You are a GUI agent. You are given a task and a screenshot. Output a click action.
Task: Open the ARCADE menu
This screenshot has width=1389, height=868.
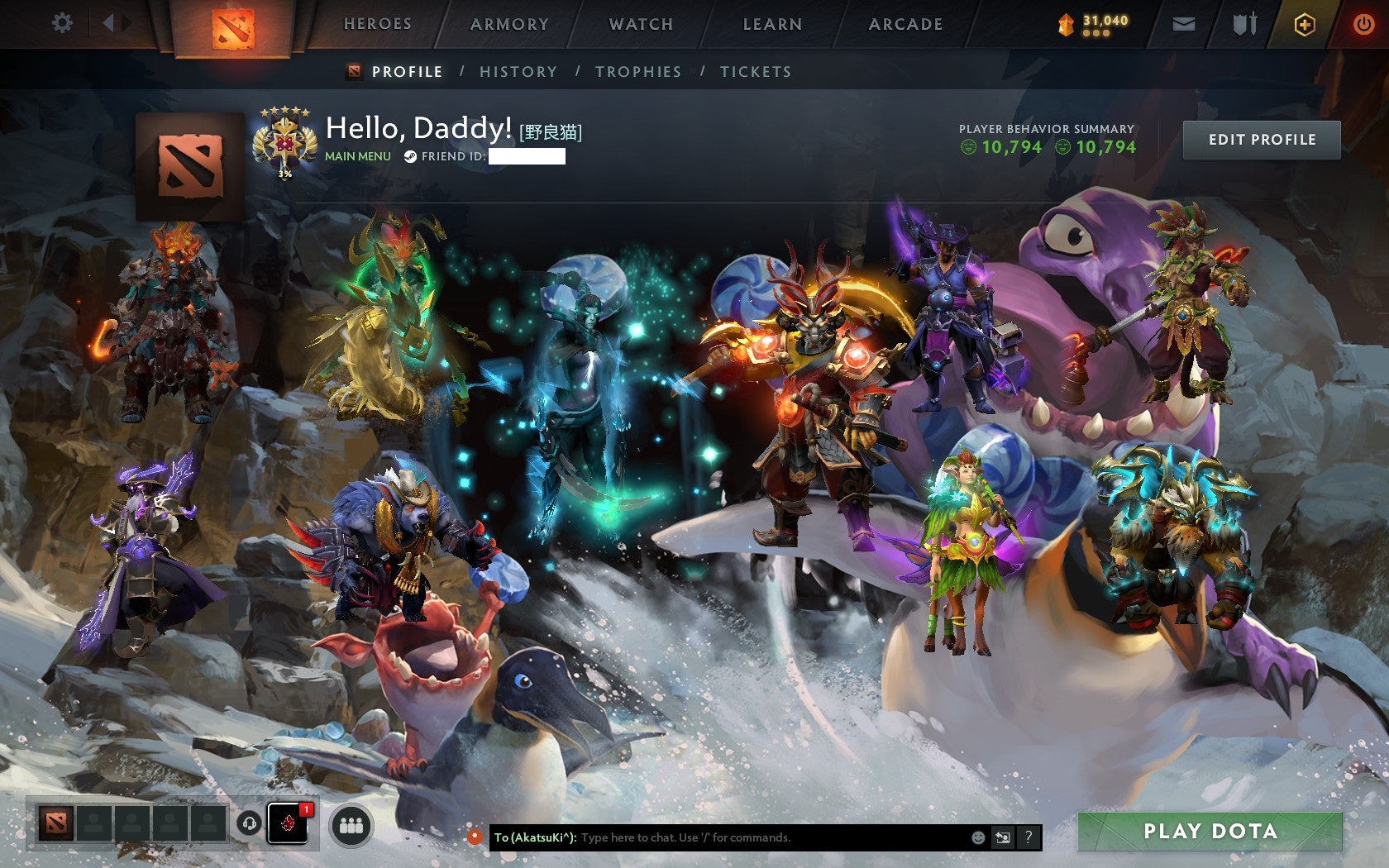click(x=905, y=24)
